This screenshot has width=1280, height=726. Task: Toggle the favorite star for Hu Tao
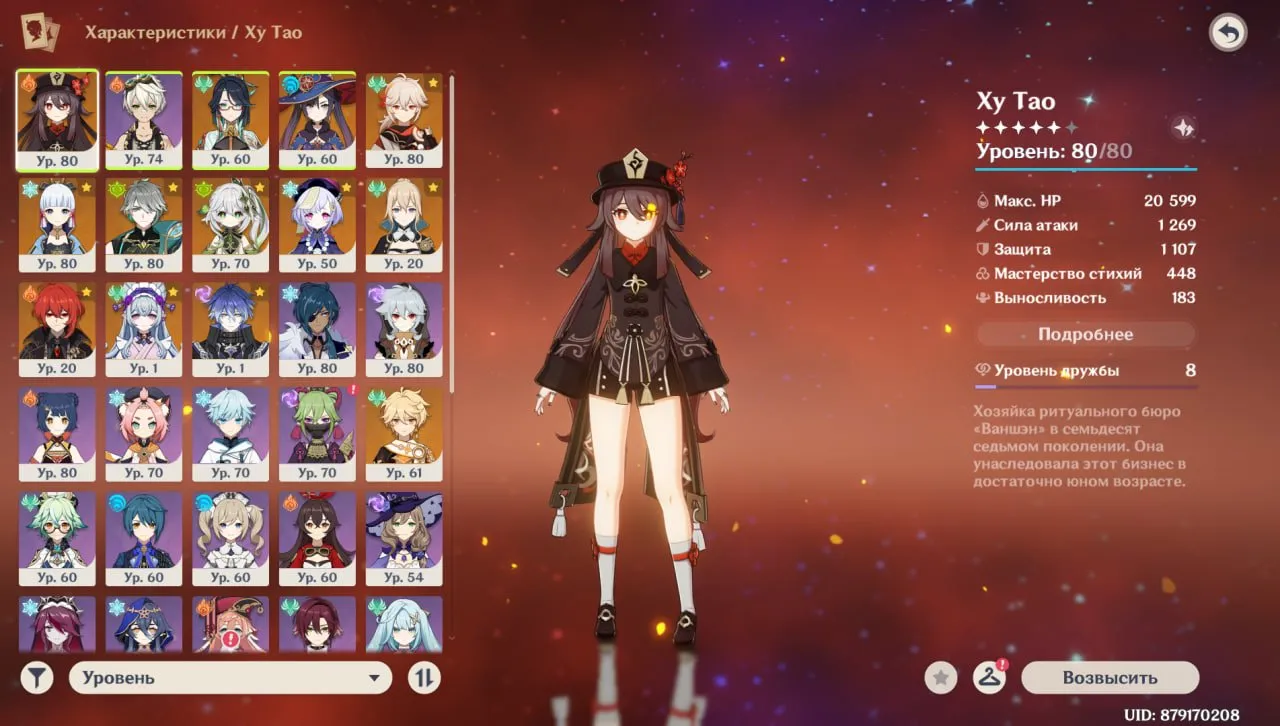tap(940, 677)
